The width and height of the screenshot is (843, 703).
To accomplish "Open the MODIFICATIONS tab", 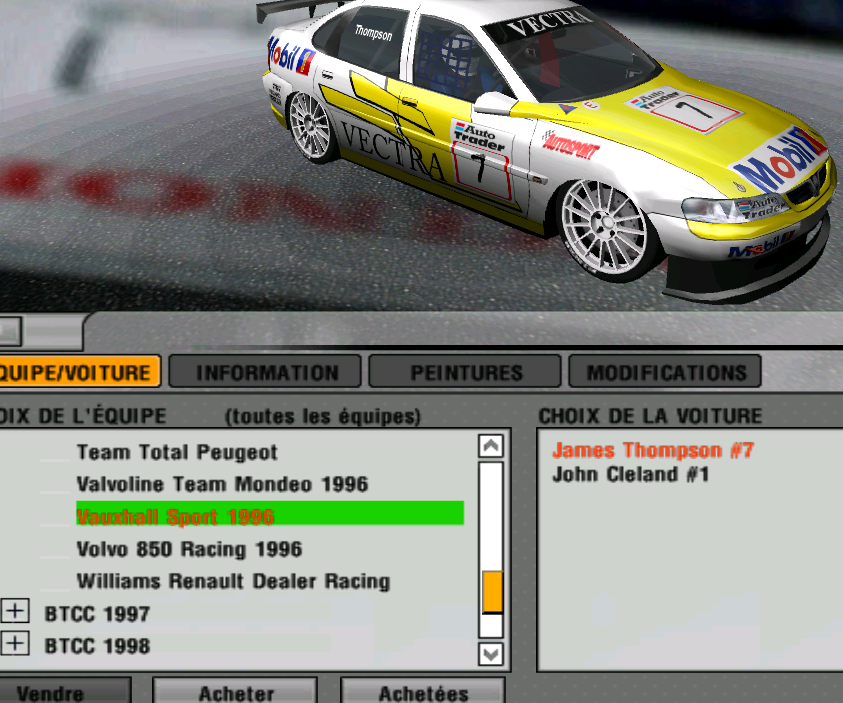I will [x=666, y=373].
